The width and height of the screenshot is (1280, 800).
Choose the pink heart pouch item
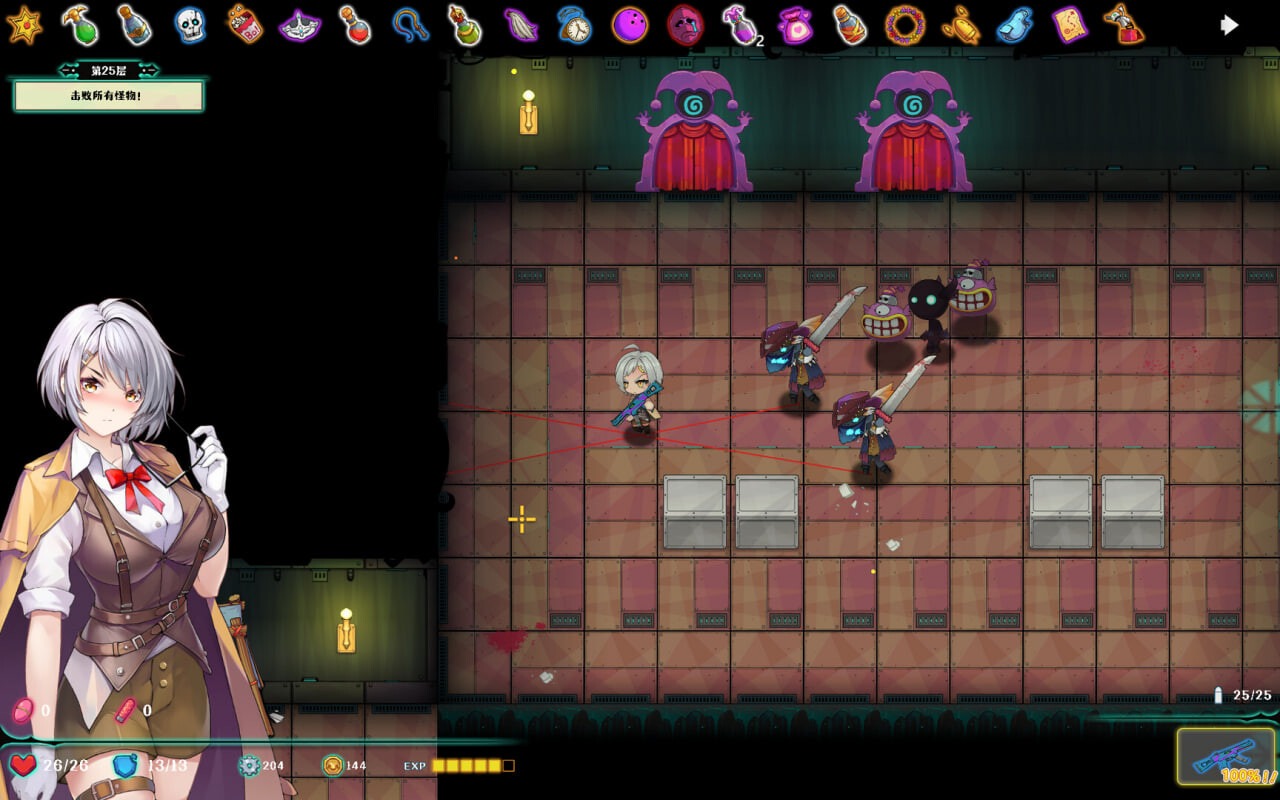point(795,25)
